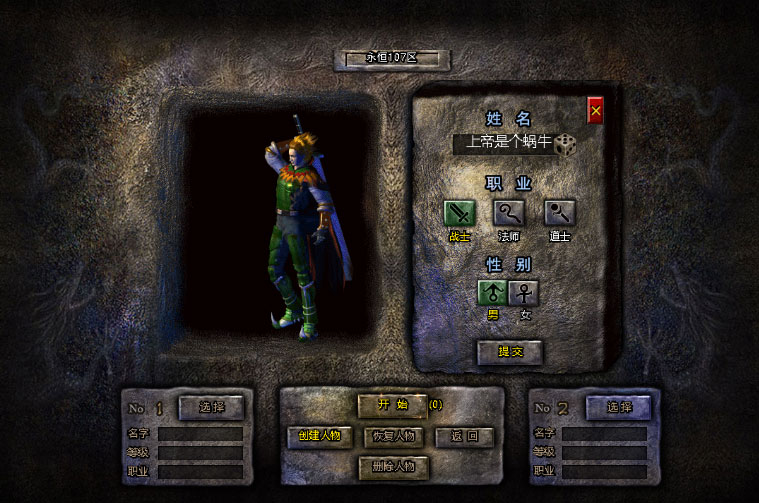Select the male 男 gender icon
This screenshot has height=503, width=759.
pos(493,292)
